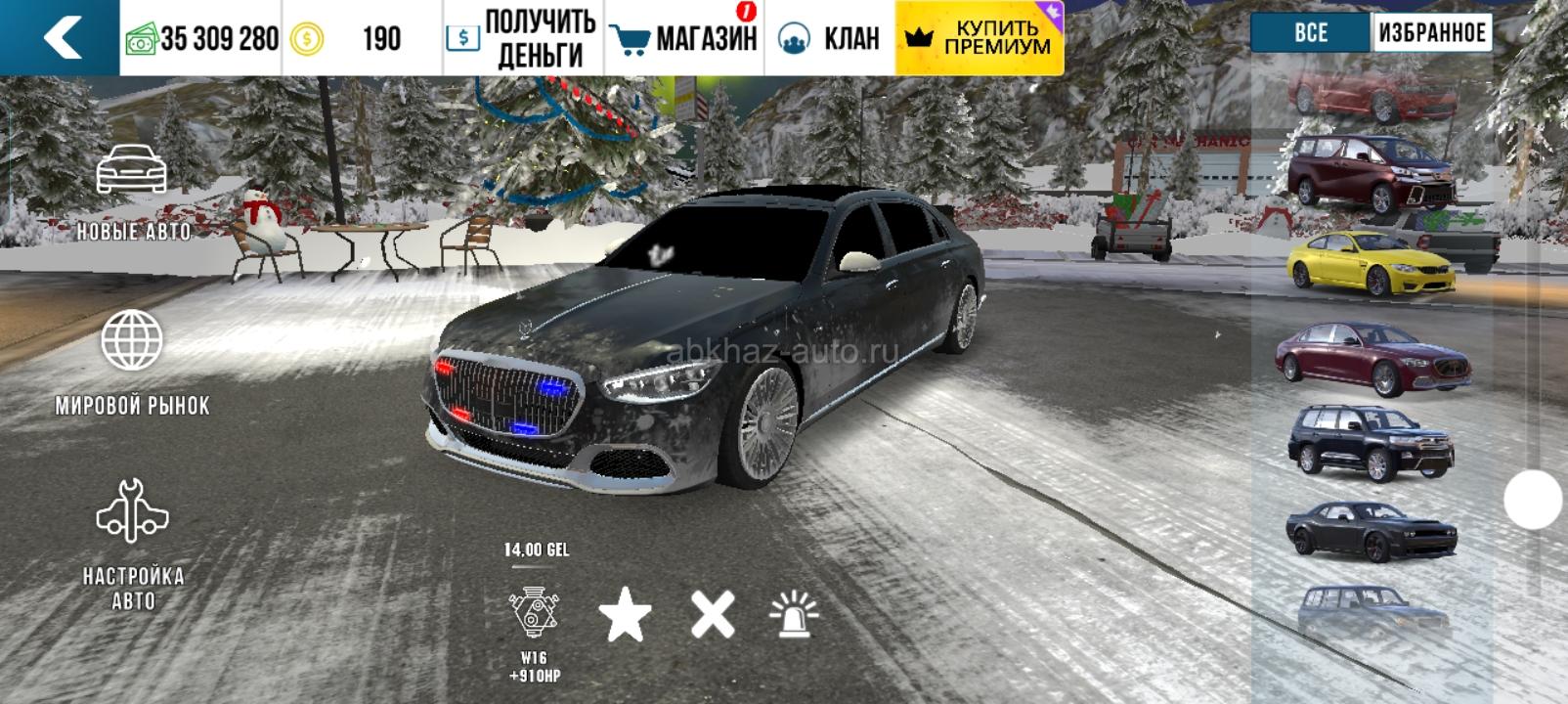Switch to the Все tab

coord(1310,33)
